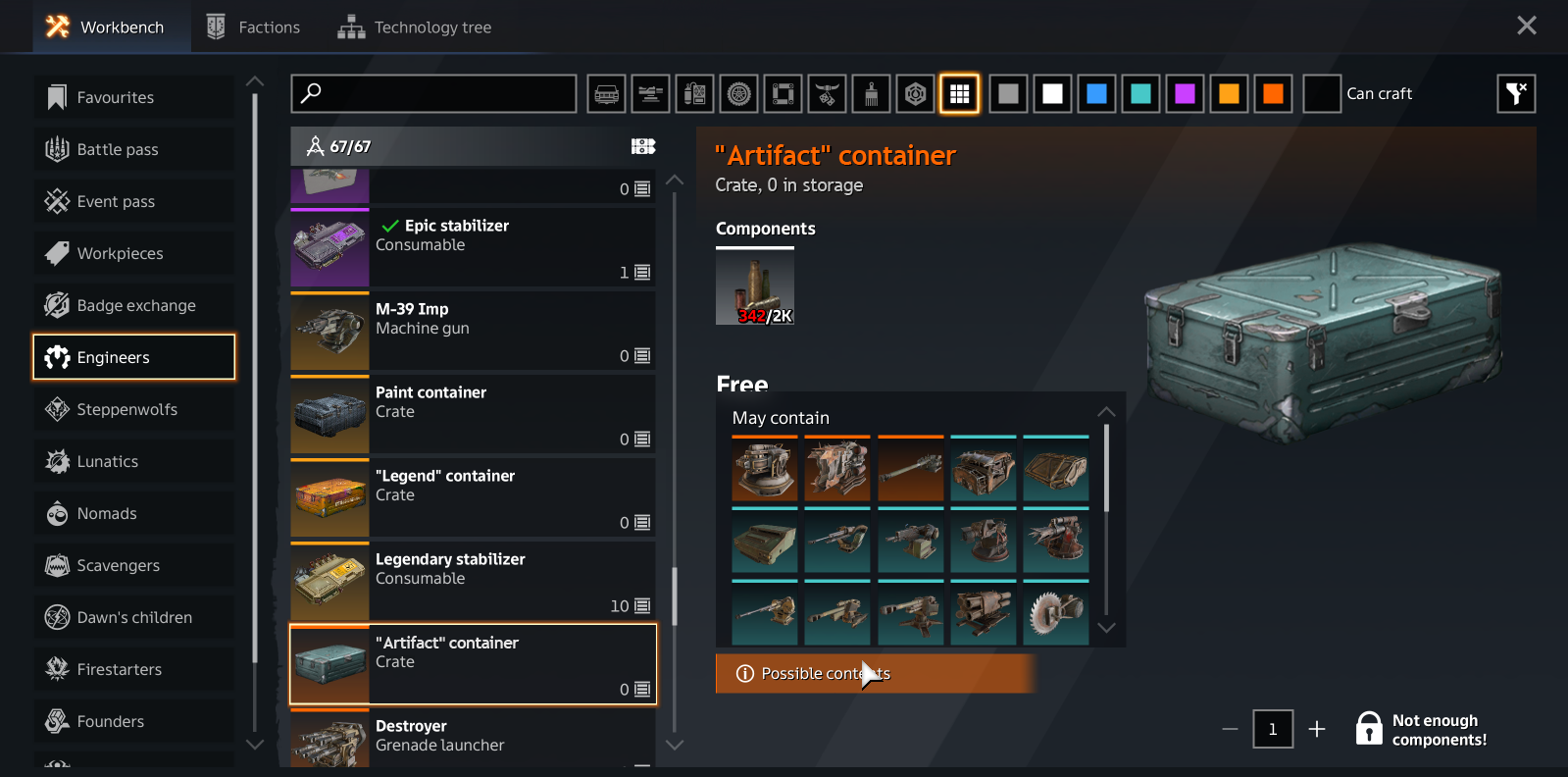
Task: Toggle the Can craft filter checkbox
Action: click(x=1321, y=93)
